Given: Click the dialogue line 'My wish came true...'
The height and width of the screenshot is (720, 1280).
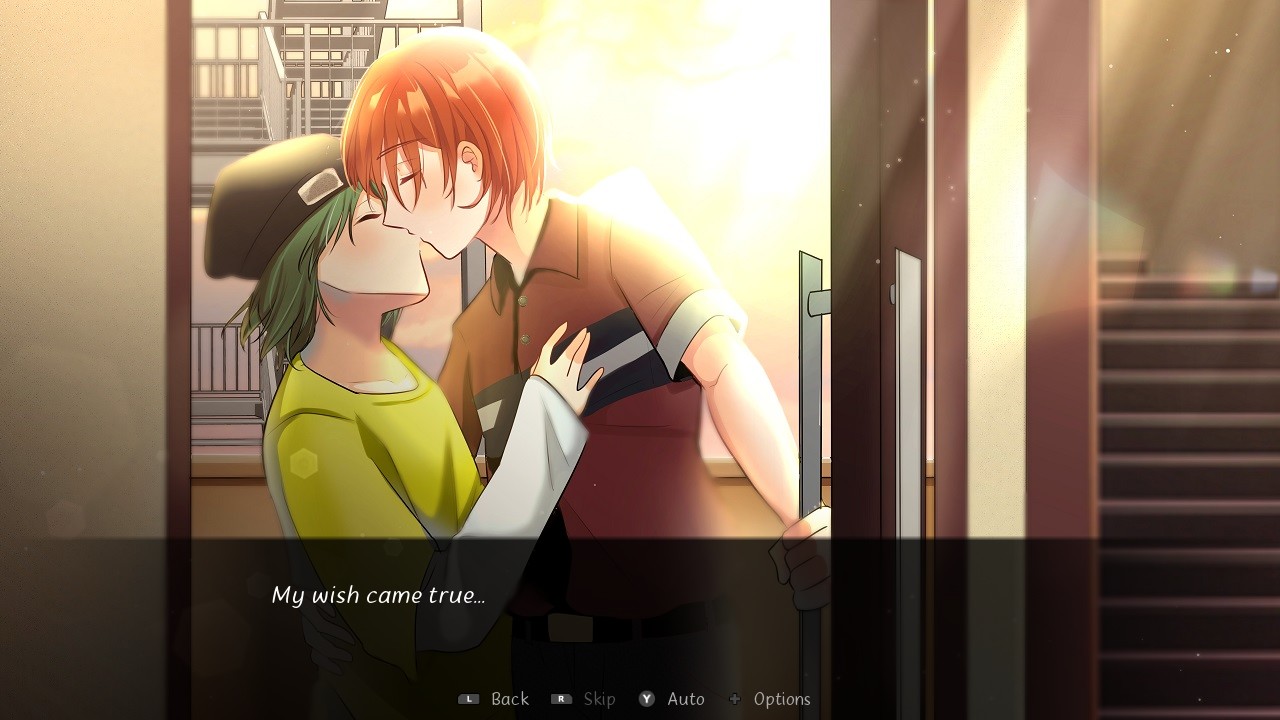Looking at the screenshot, I should 379,594.
